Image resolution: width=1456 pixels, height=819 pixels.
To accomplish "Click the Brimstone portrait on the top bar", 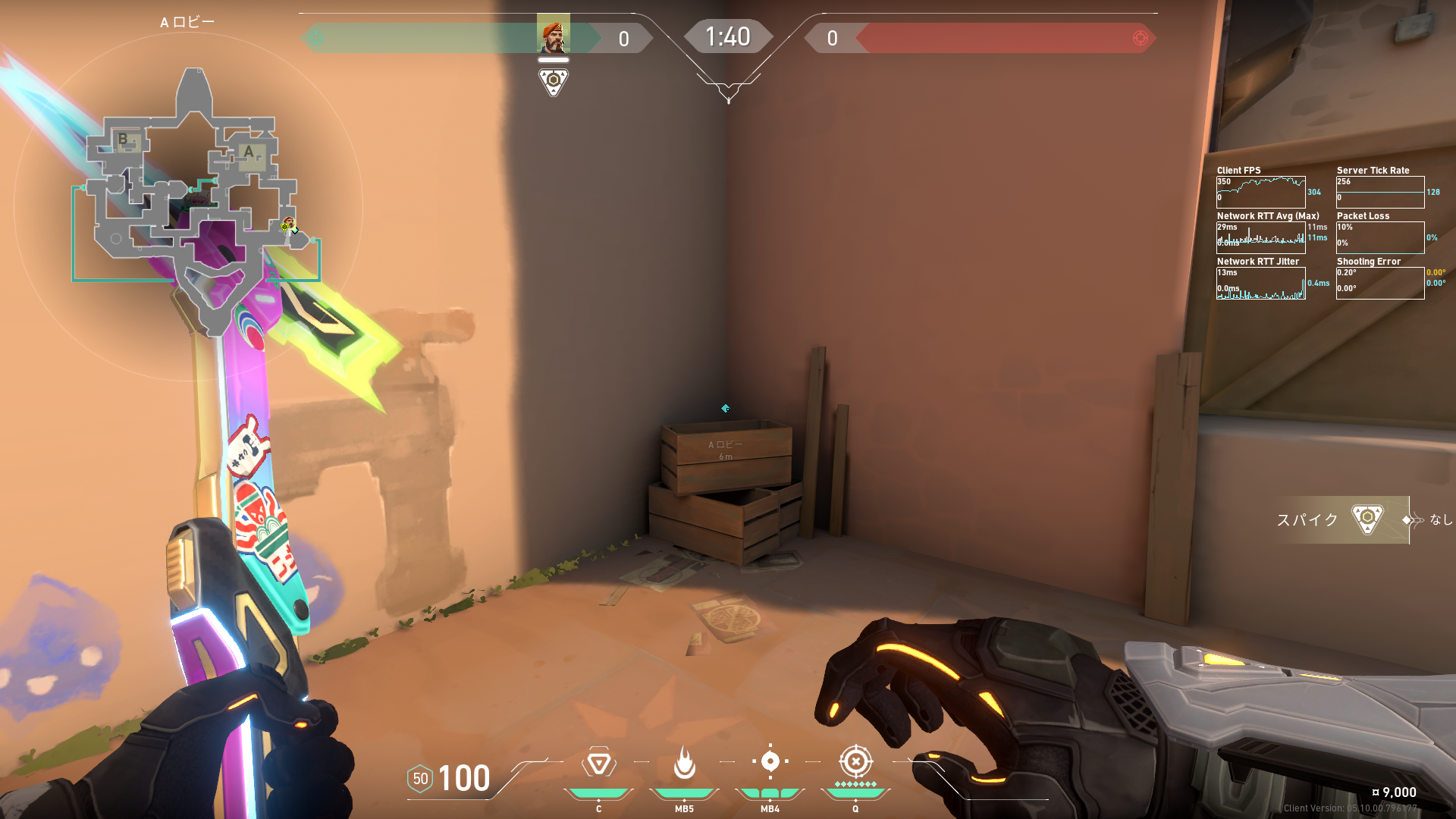I will pos(553,34).
